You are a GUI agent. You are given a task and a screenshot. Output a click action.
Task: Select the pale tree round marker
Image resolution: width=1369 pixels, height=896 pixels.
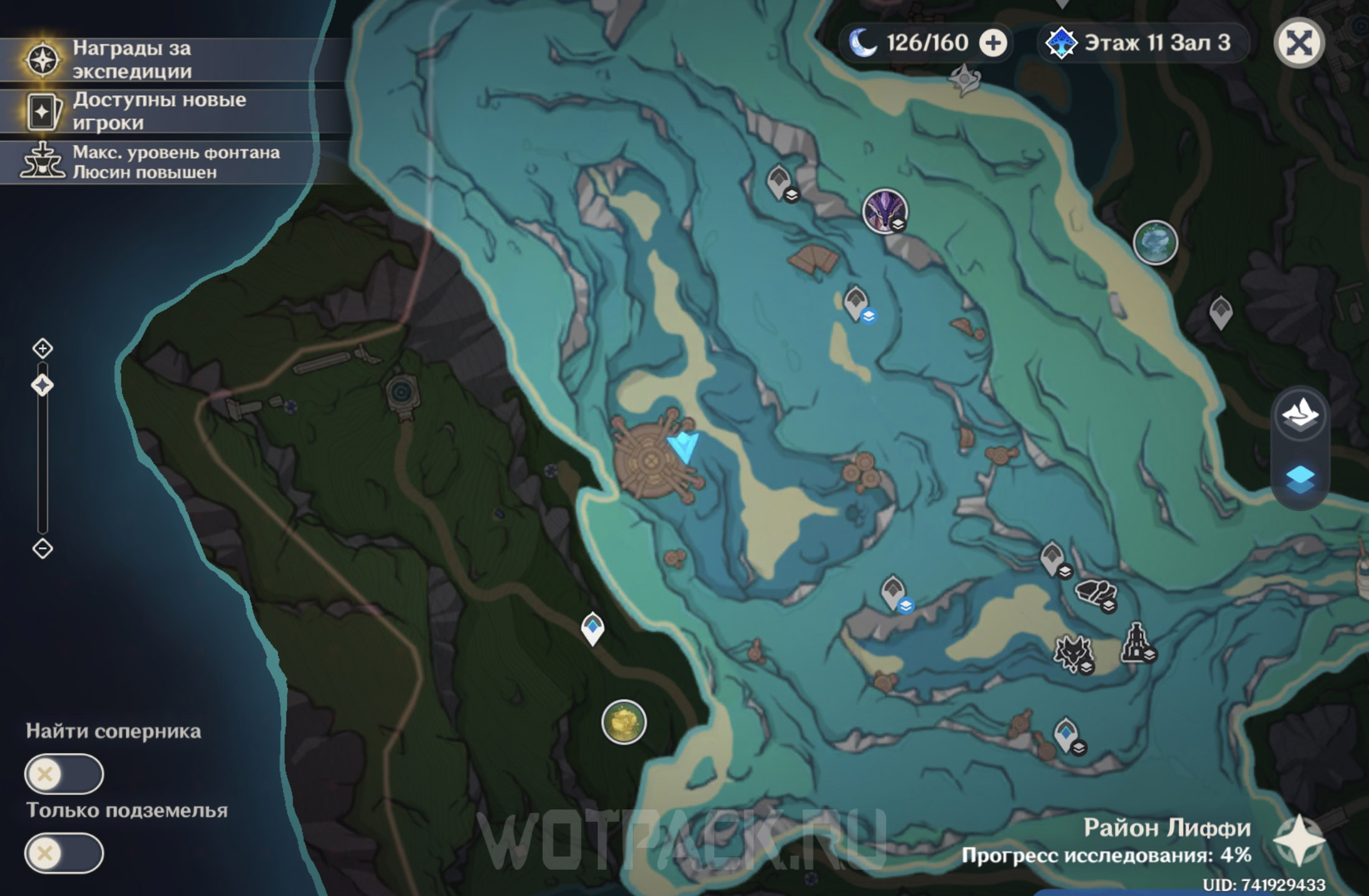pos(1155,242)
